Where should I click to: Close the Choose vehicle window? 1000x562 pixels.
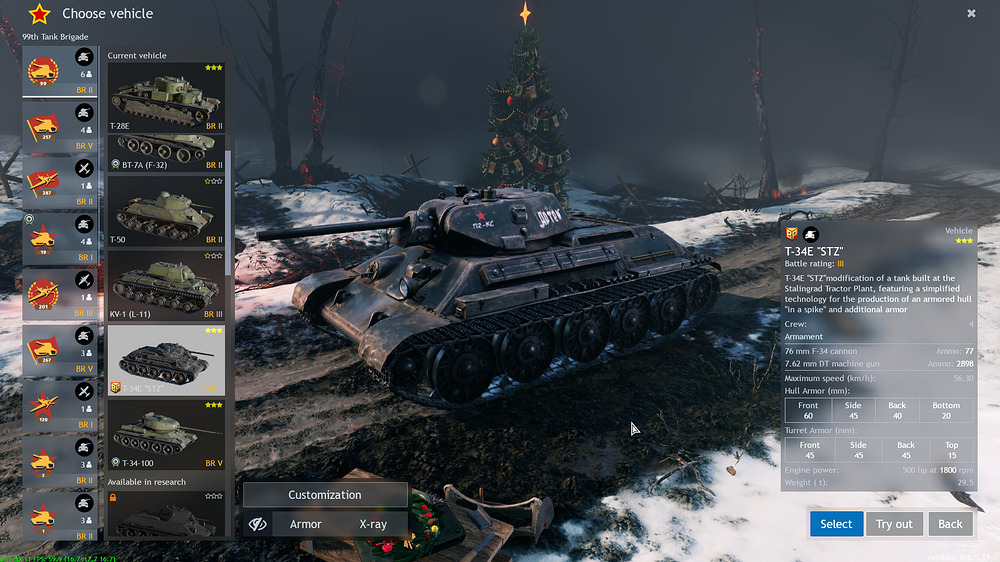click(971, 14)
